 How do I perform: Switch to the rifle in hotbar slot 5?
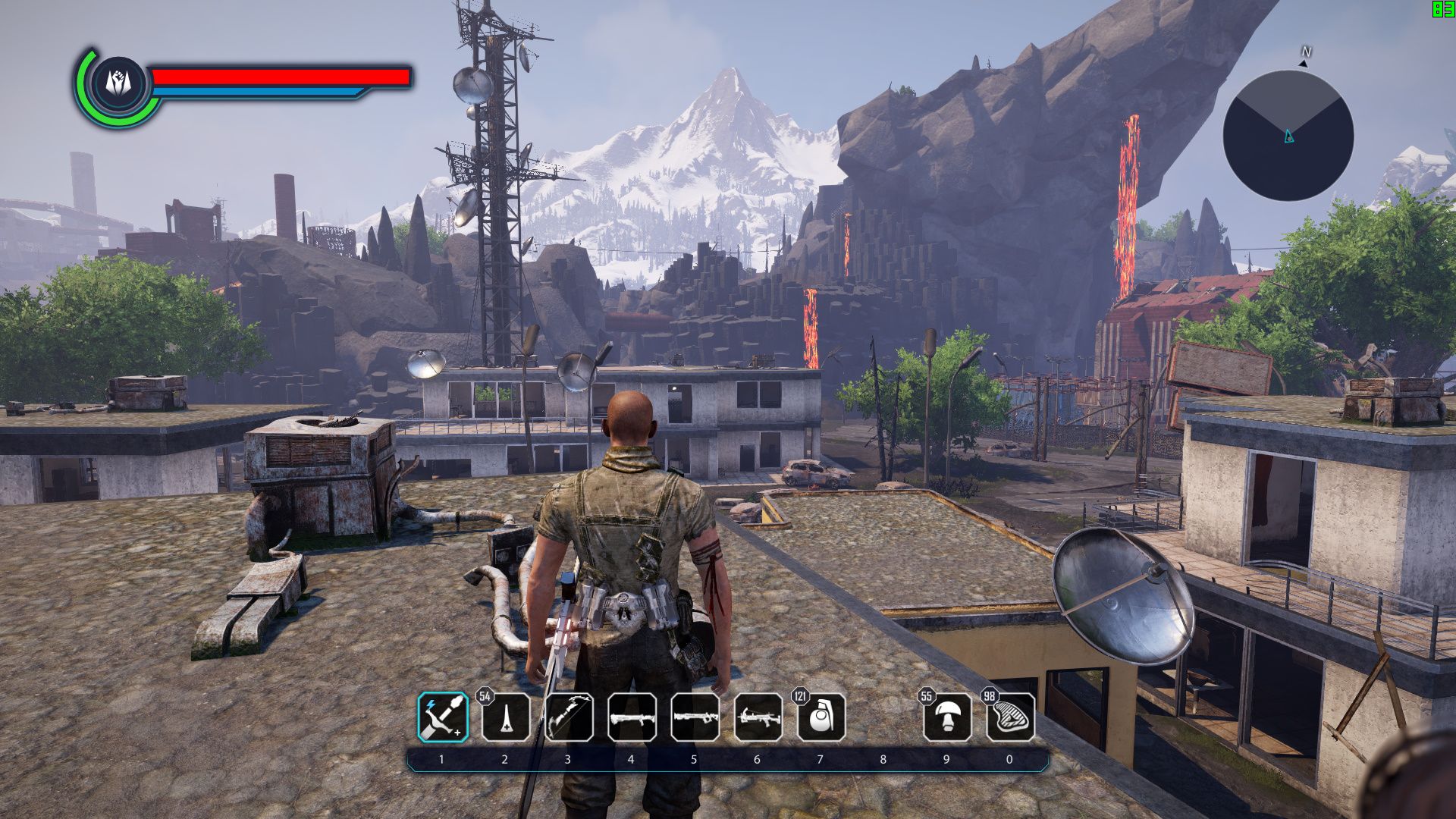coord(695,717)
